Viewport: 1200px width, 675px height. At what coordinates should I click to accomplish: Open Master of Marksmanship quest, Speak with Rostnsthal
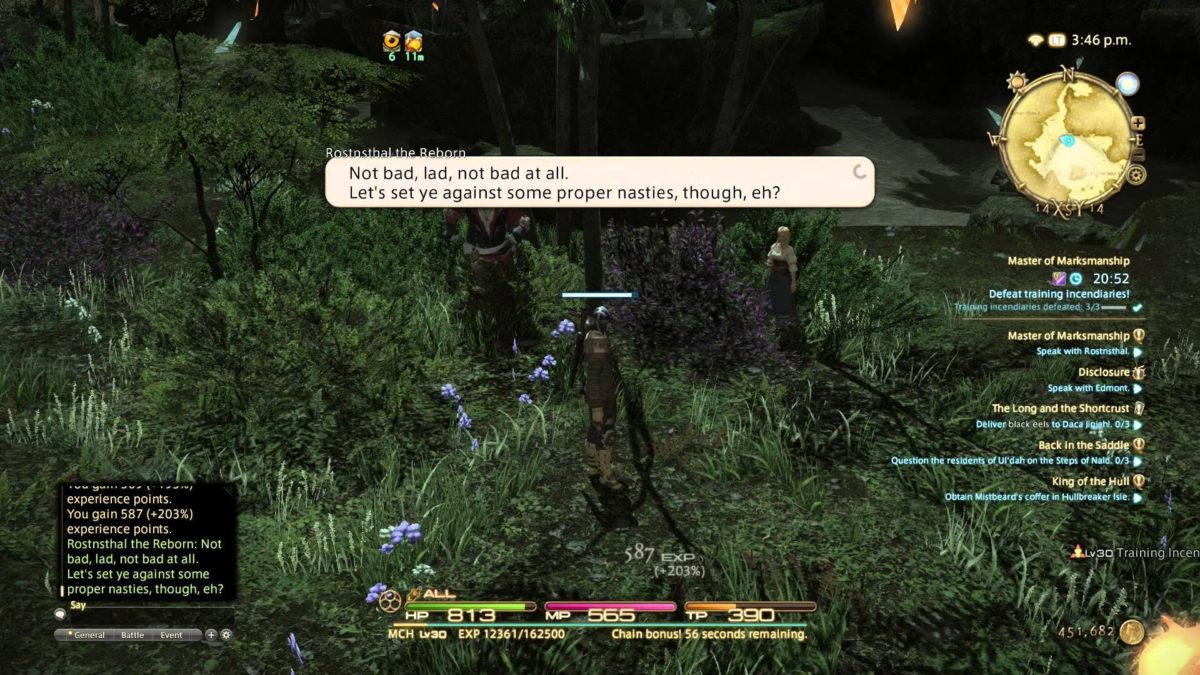click(1068, 336)
